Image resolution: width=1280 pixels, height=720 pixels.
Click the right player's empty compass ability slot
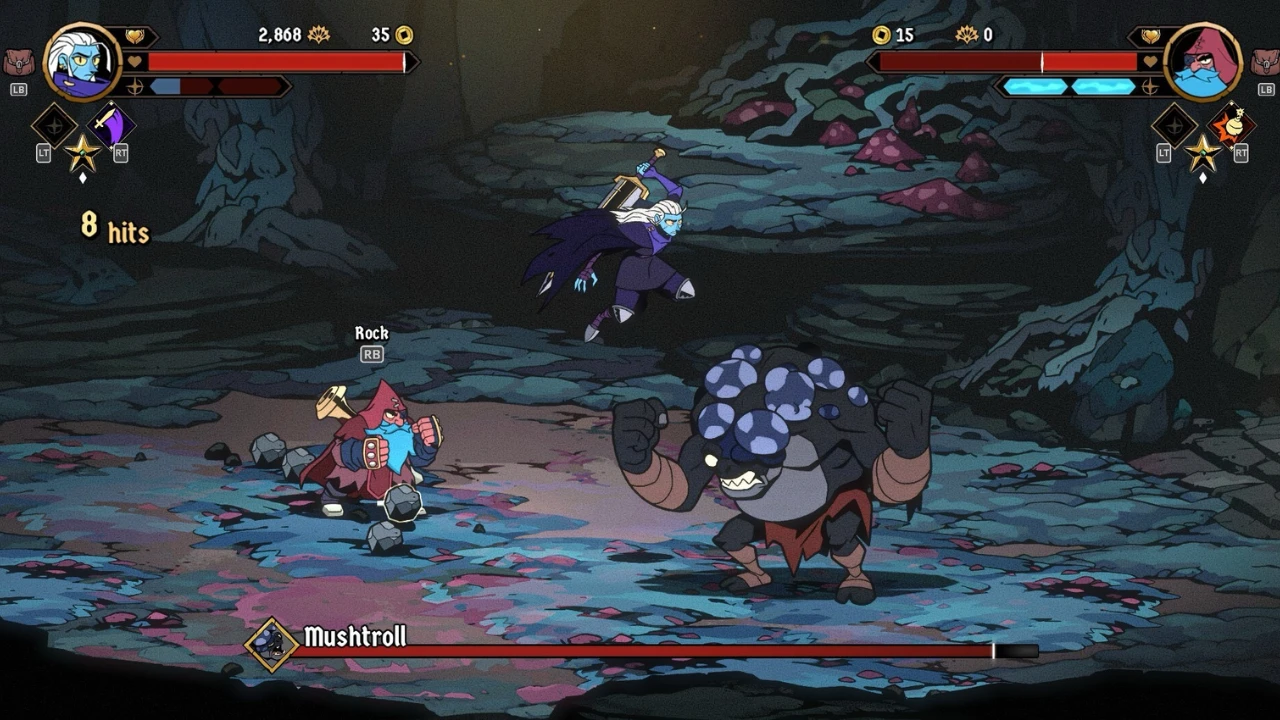pyautogui.click(x=1174, y=126)
